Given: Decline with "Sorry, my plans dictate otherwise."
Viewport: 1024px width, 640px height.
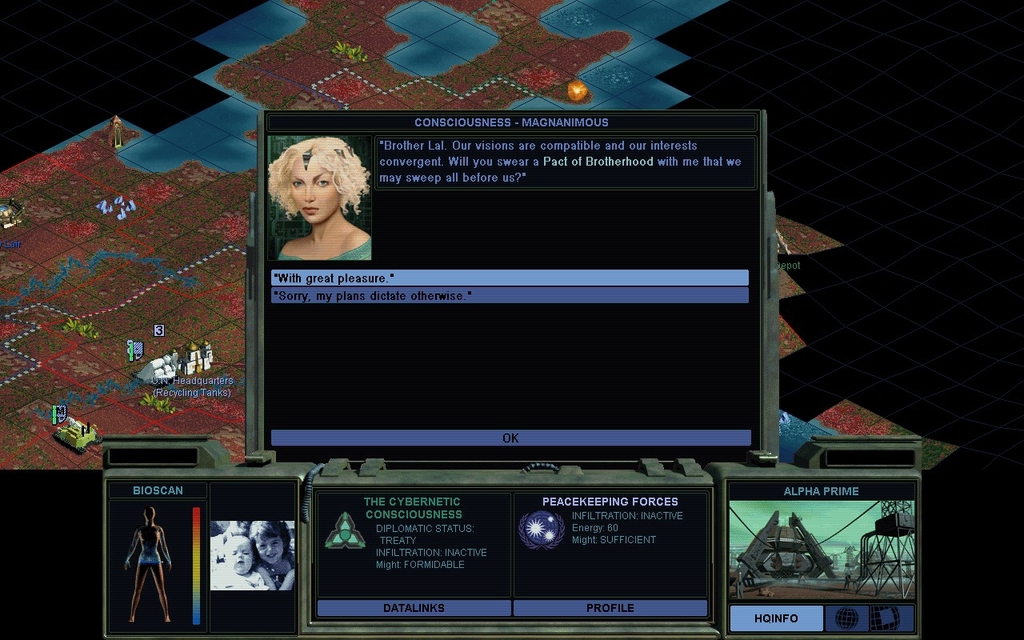Looking at the screenshot, I should [x=509, y=296].
